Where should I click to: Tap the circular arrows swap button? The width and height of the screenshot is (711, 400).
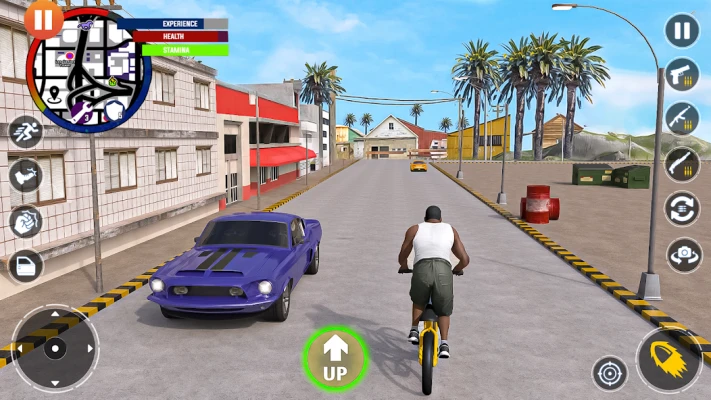(682, 209)
